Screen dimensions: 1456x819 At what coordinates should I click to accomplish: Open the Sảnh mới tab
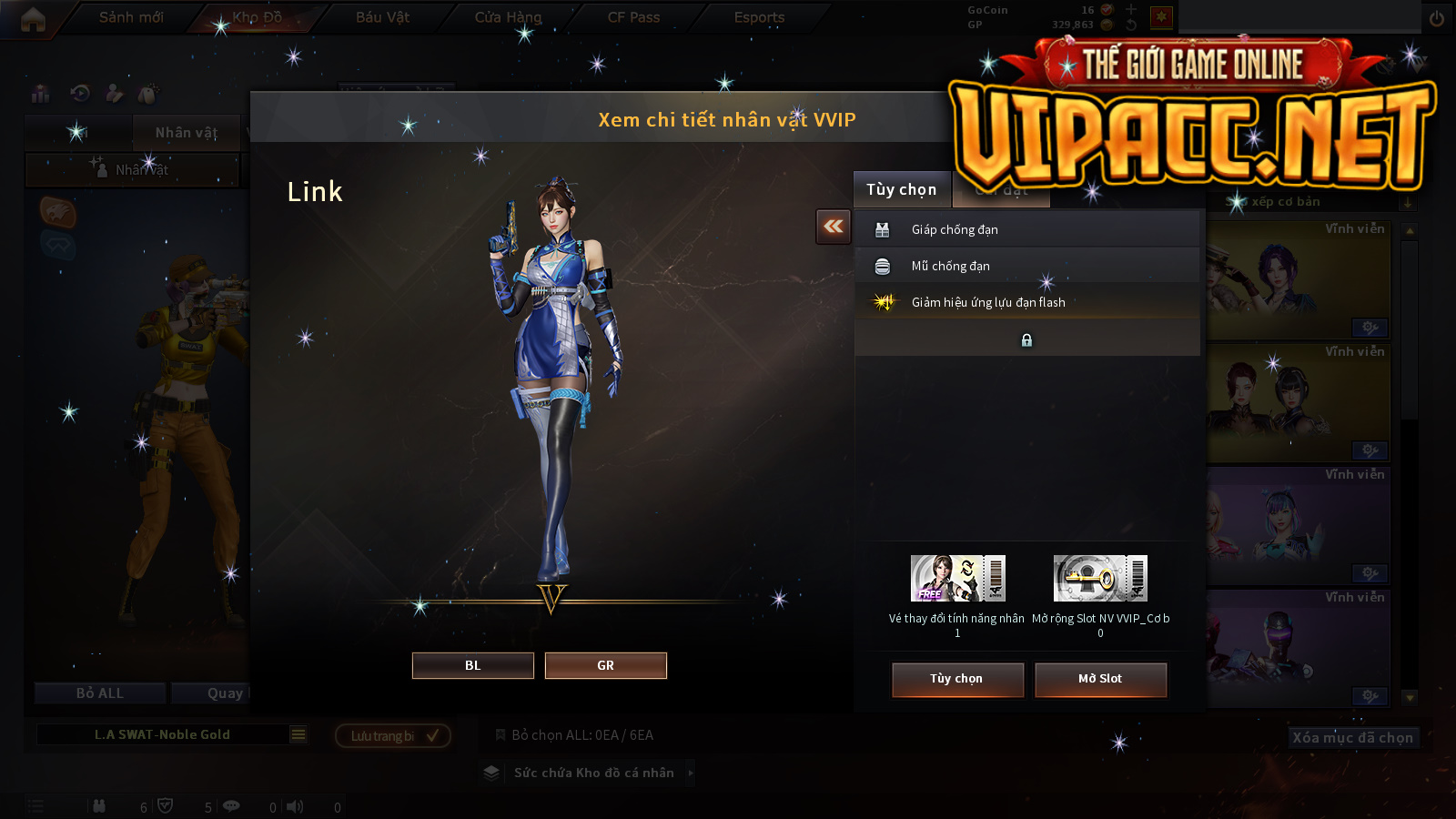[131, 17]
